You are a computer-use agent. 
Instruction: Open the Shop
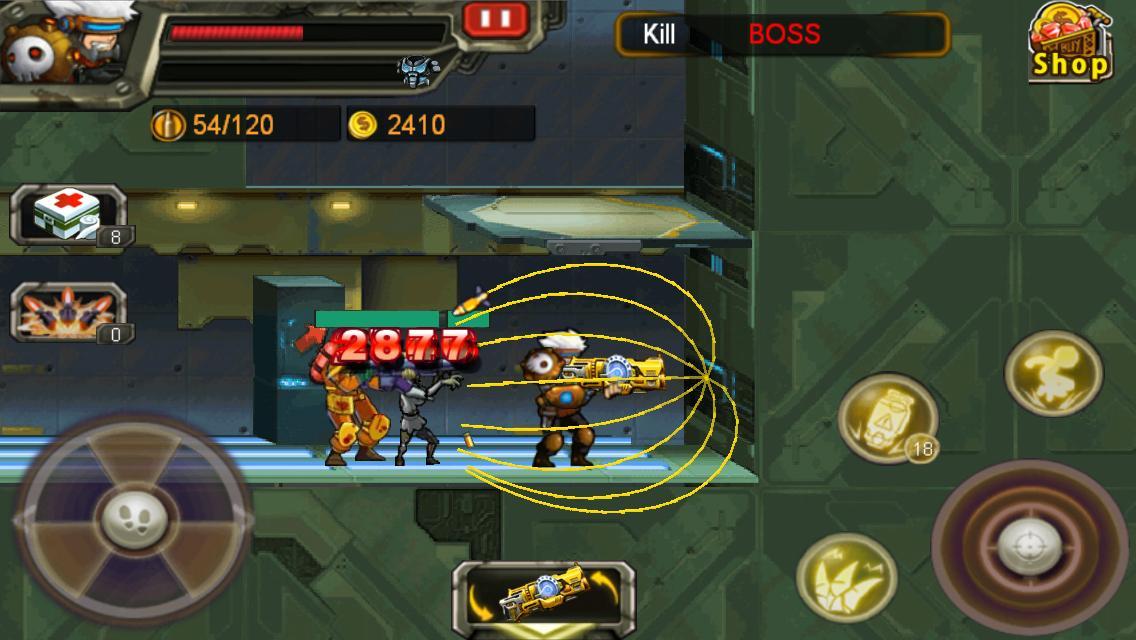point(1070,44)
